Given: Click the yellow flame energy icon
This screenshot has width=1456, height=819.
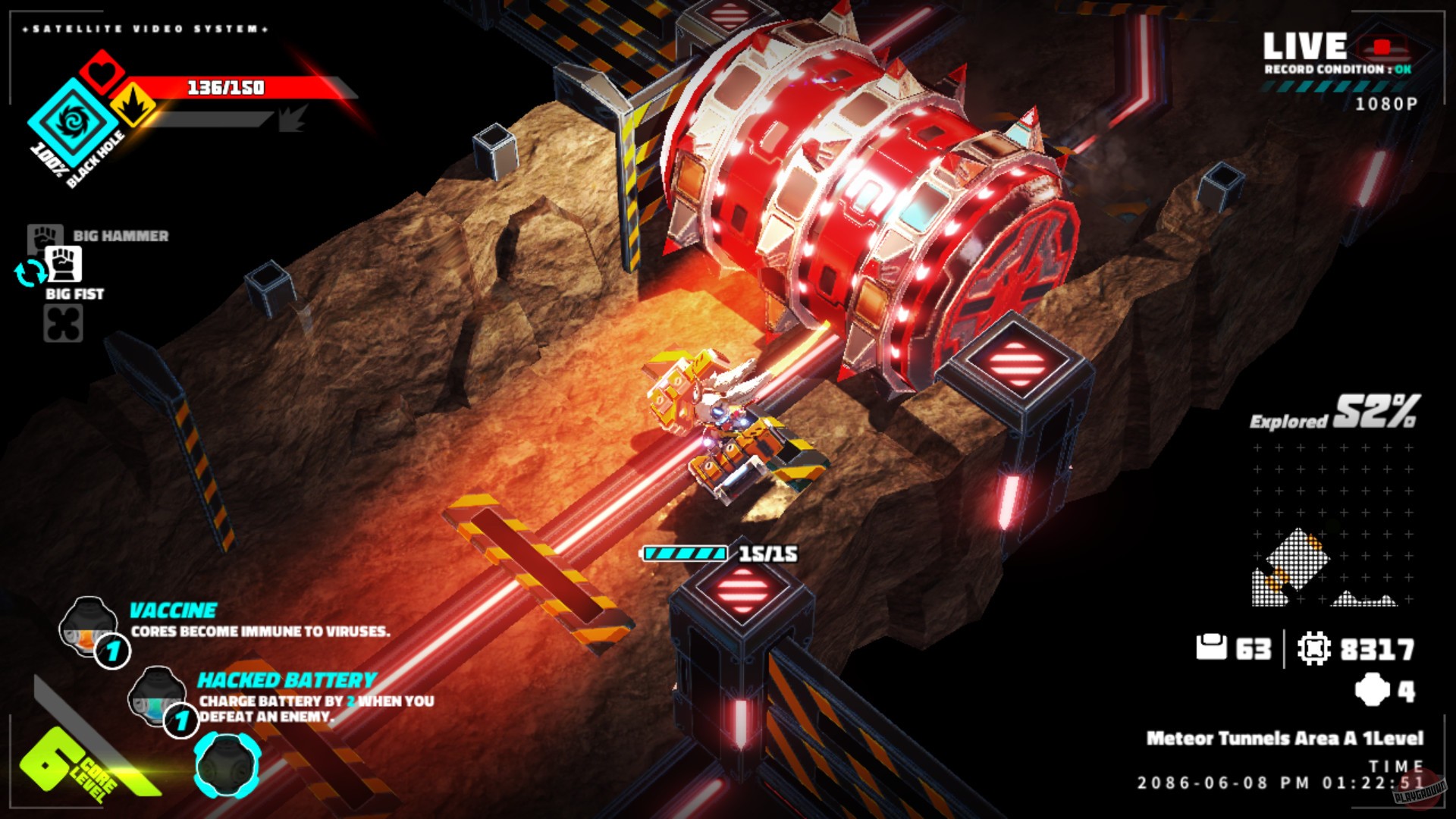Looking at the screenshot, I should click(134, 105).
